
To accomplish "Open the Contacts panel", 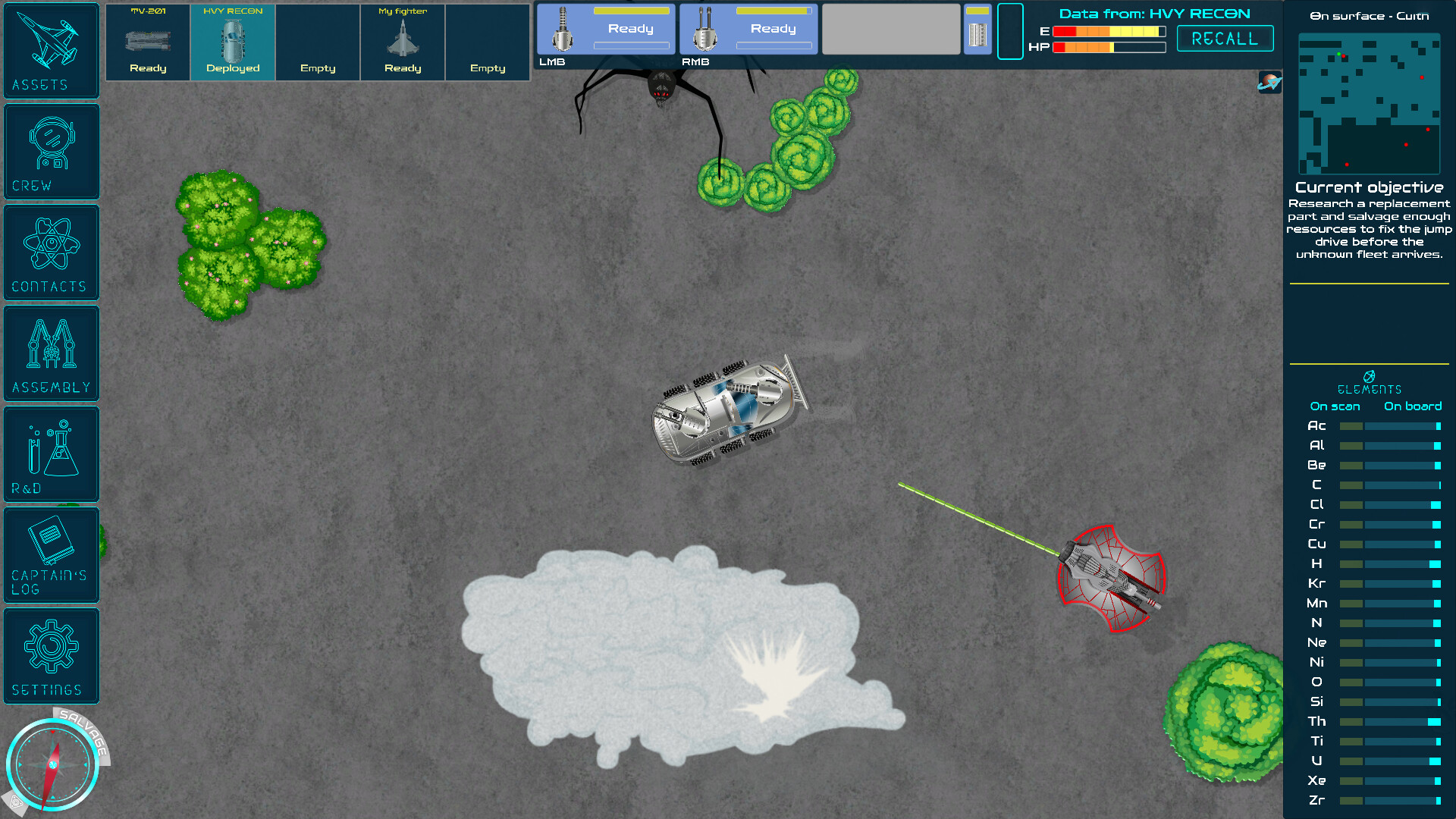I will point(51,252).
